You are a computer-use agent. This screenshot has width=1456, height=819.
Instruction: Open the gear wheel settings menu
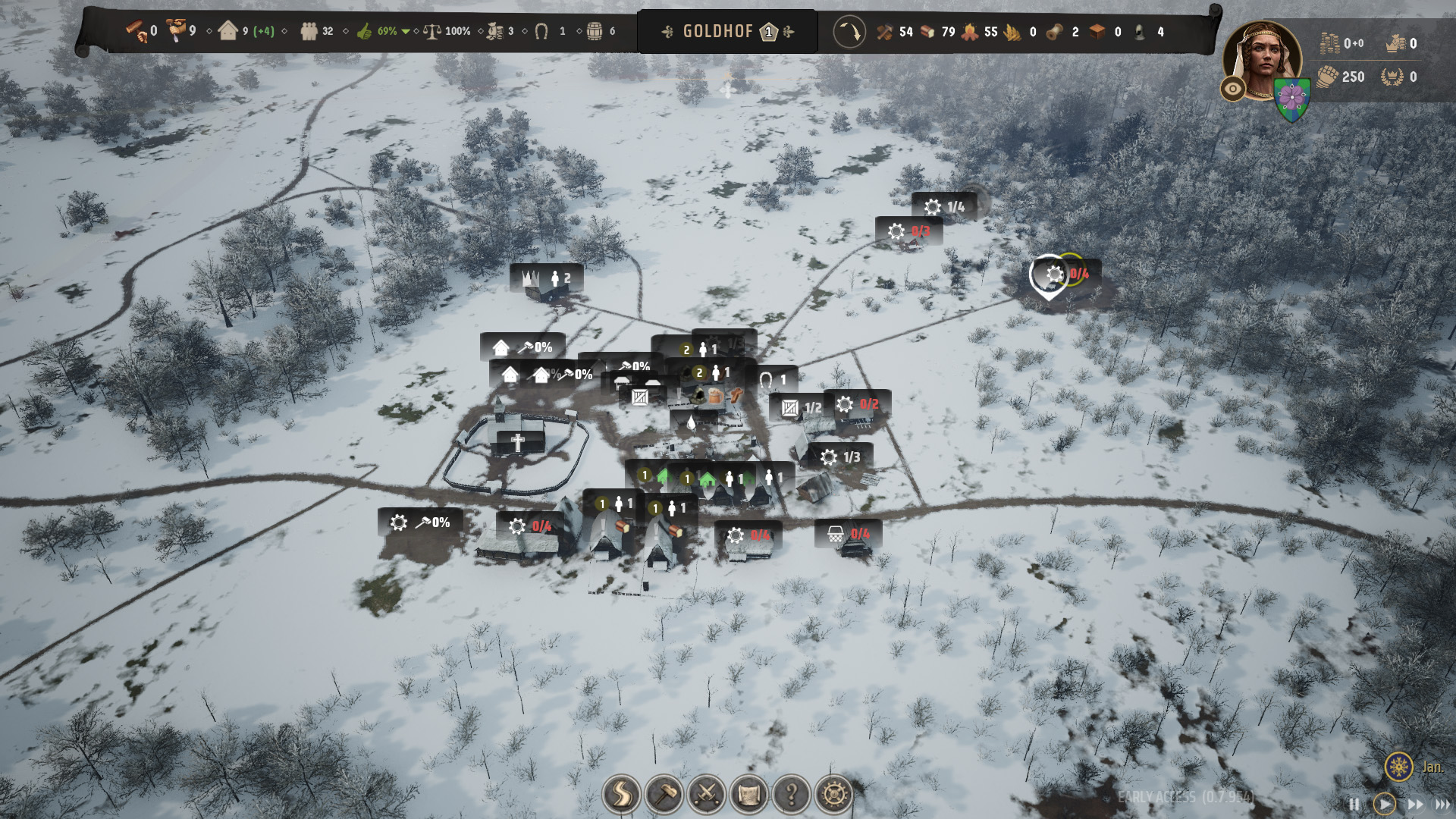pos(833,794)
